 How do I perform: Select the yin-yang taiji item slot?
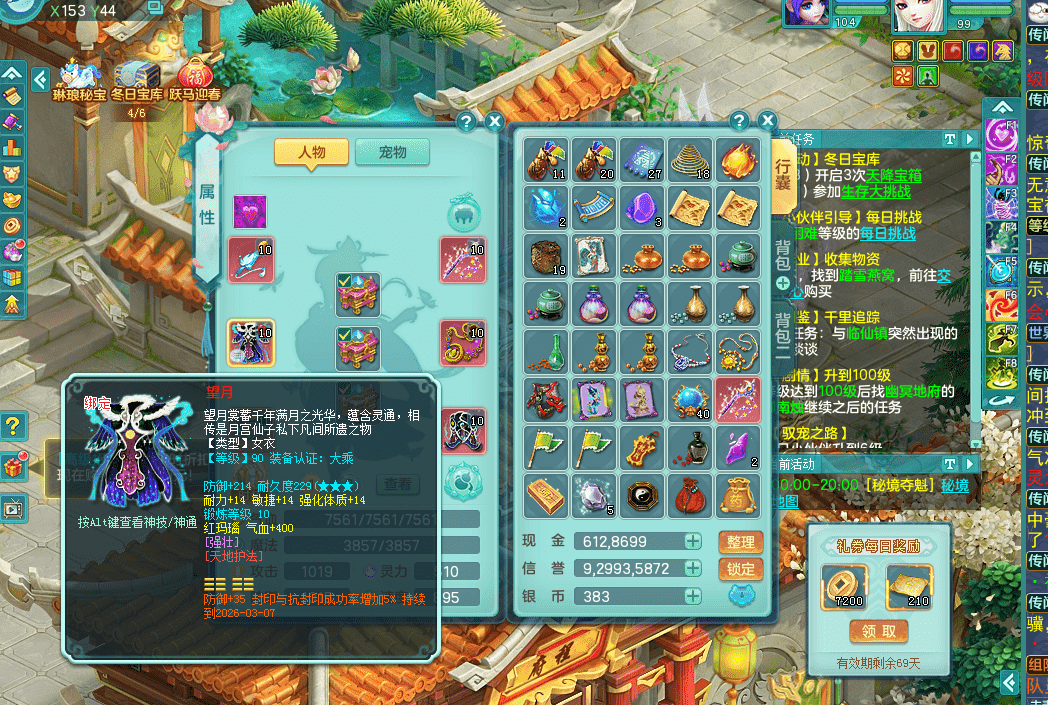[641, 494]
